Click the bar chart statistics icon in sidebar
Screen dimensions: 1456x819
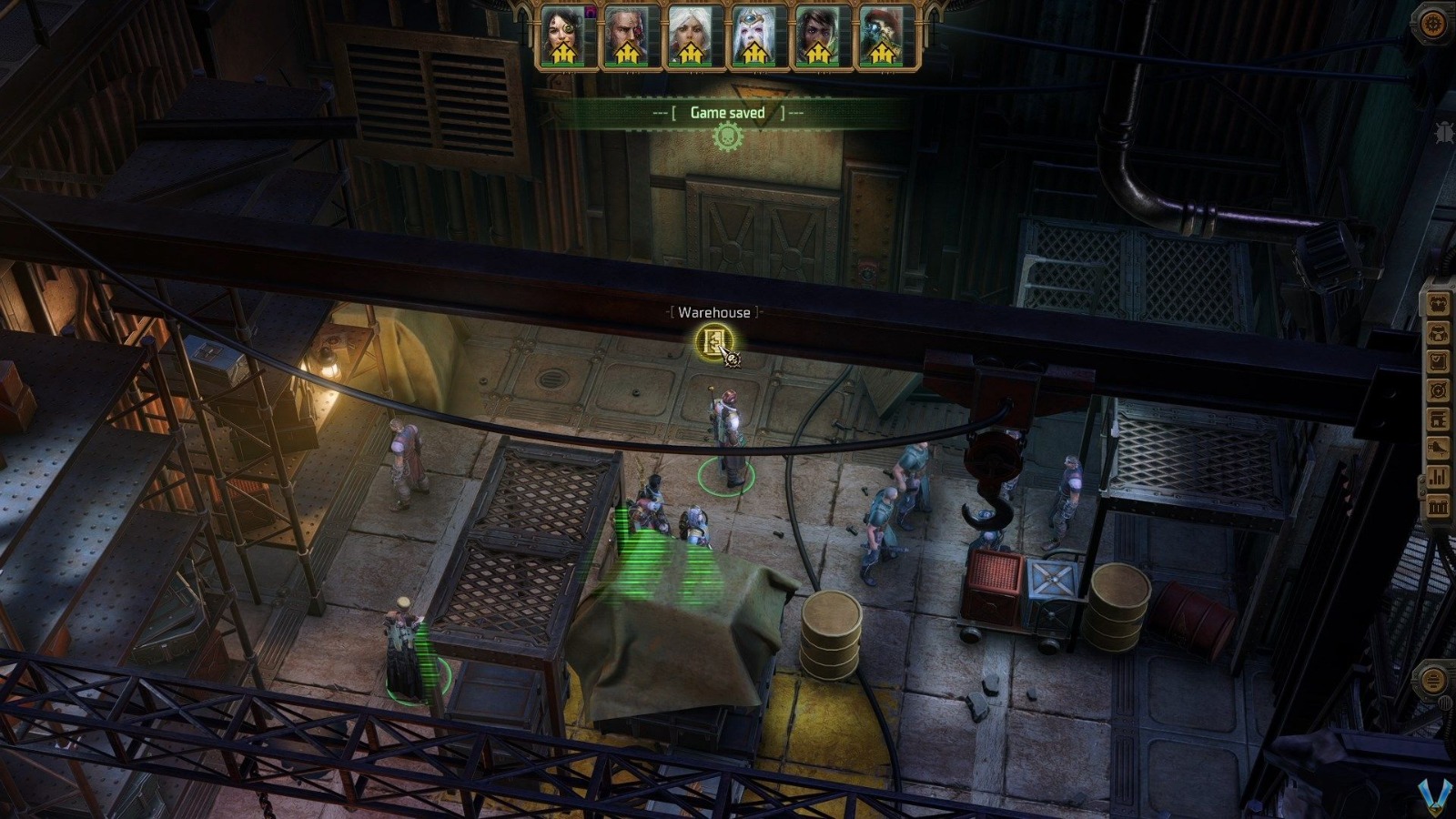1438,477
